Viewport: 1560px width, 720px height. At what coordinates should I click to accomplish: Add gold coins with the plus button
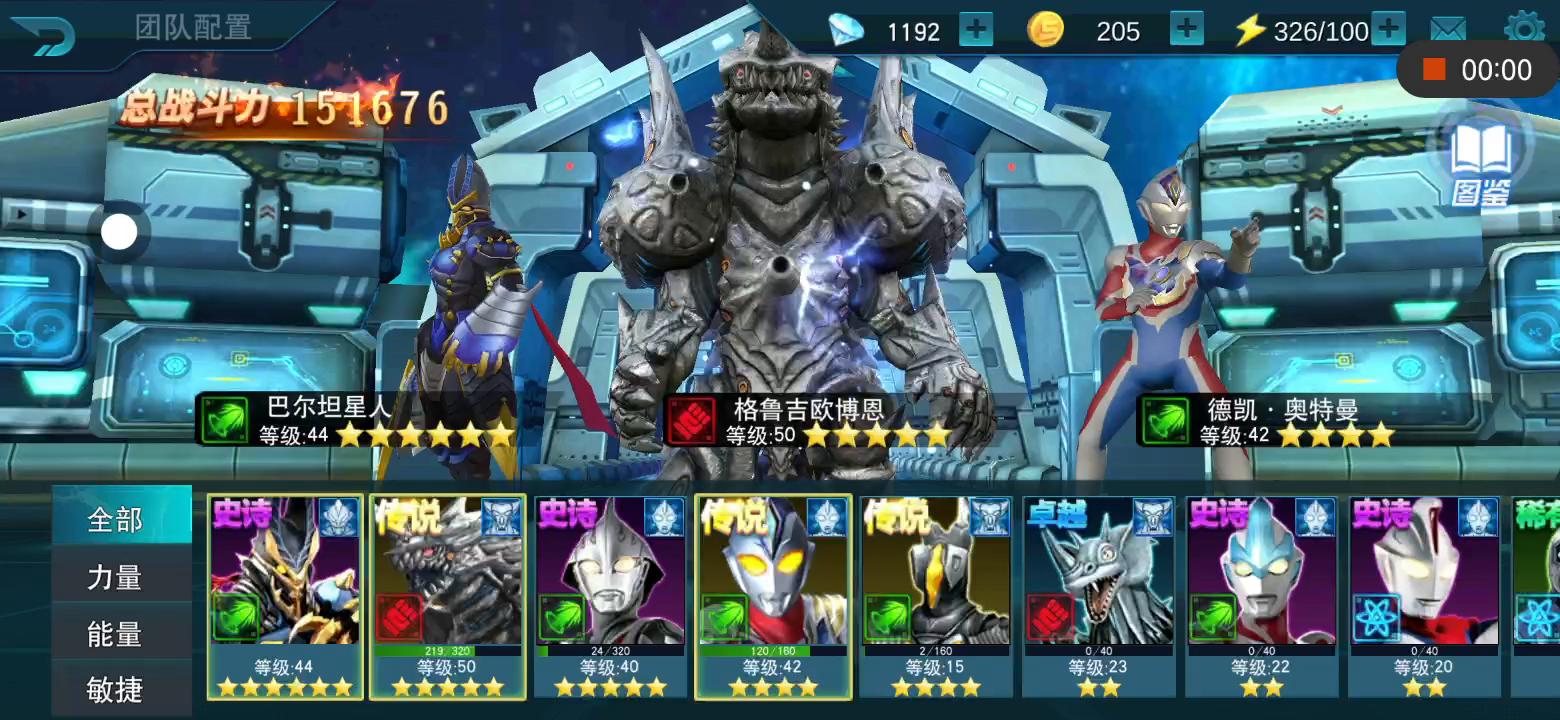point(1186,30)
